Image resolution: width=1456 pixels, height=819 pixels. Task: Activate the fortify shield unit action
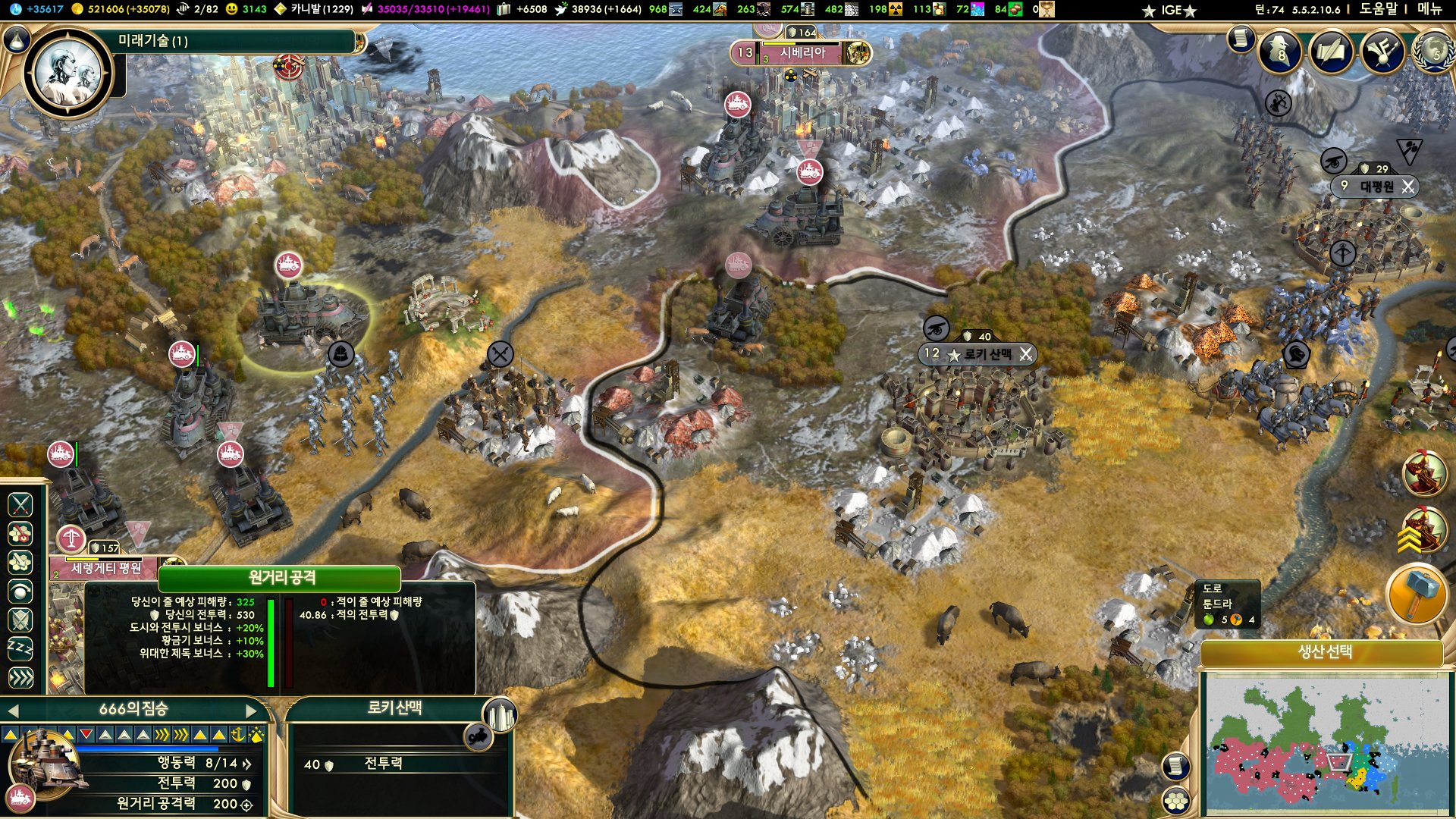tap(20, 620)
